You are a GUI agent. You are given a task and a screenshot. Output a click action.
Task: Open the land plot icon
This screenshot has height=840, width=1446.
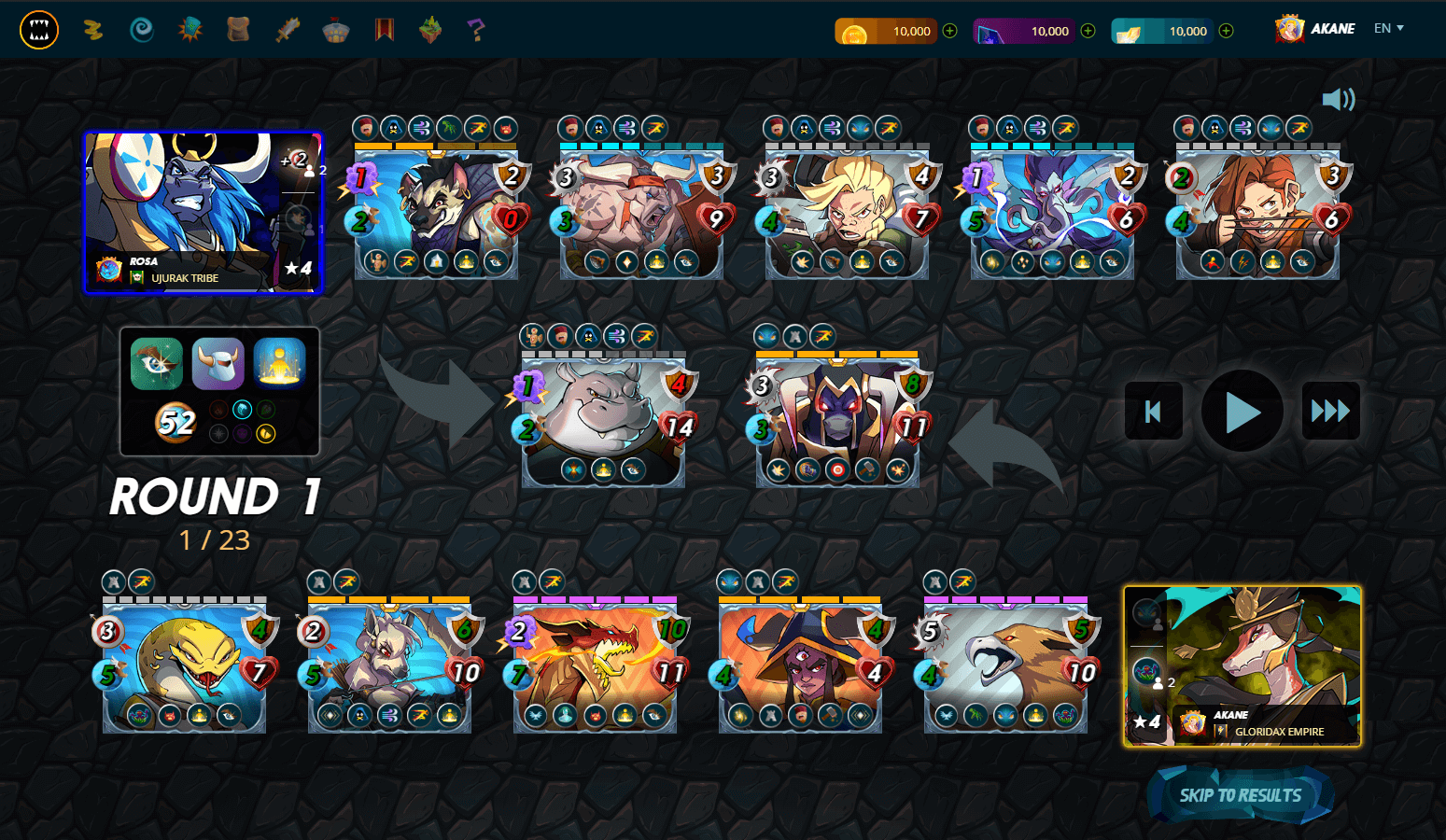pyautogui.click(x=428, y=29)
